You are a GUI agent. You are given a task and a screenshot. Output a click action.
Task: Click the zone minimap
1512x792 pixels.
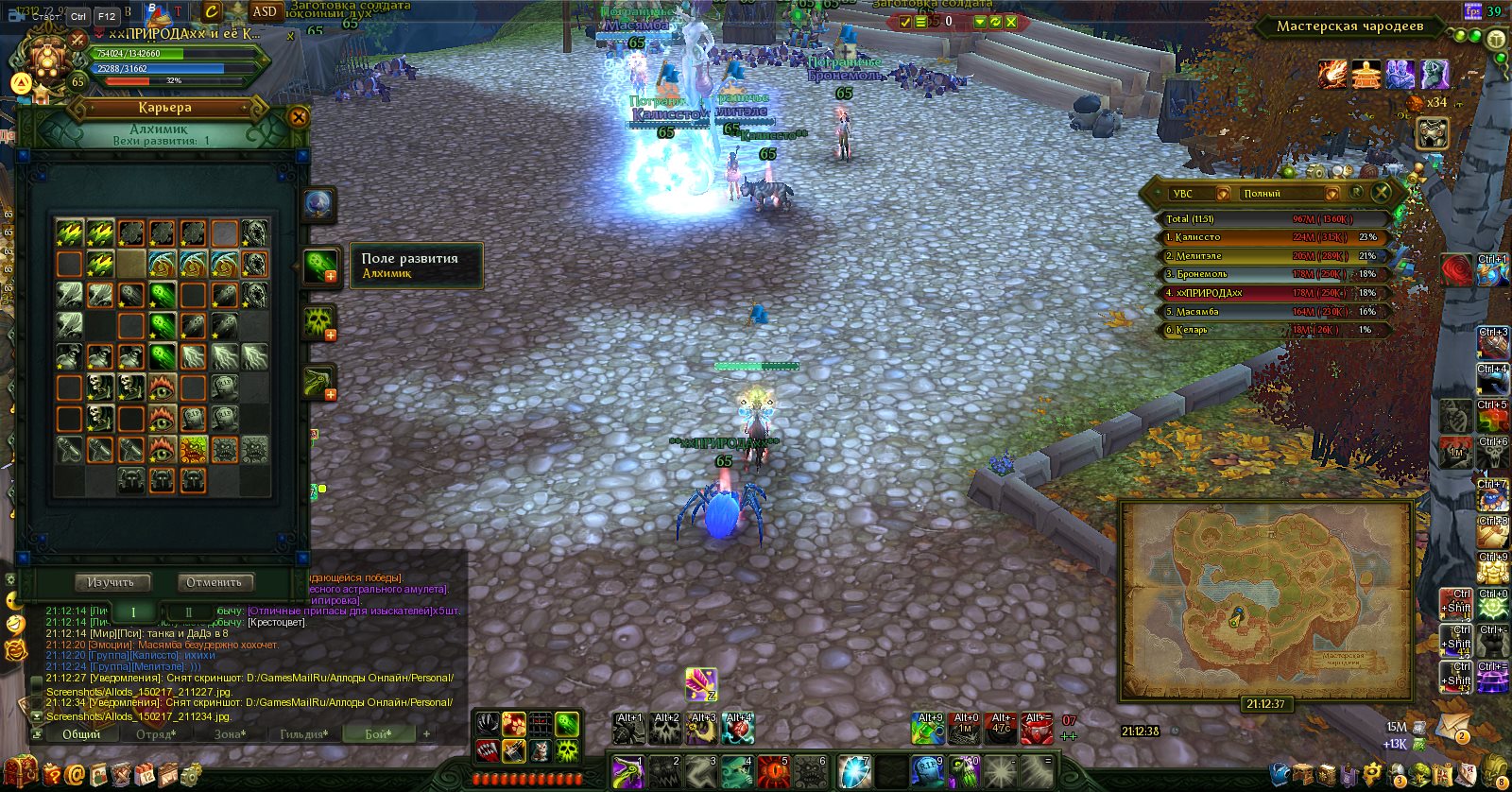pos(1265,598)
